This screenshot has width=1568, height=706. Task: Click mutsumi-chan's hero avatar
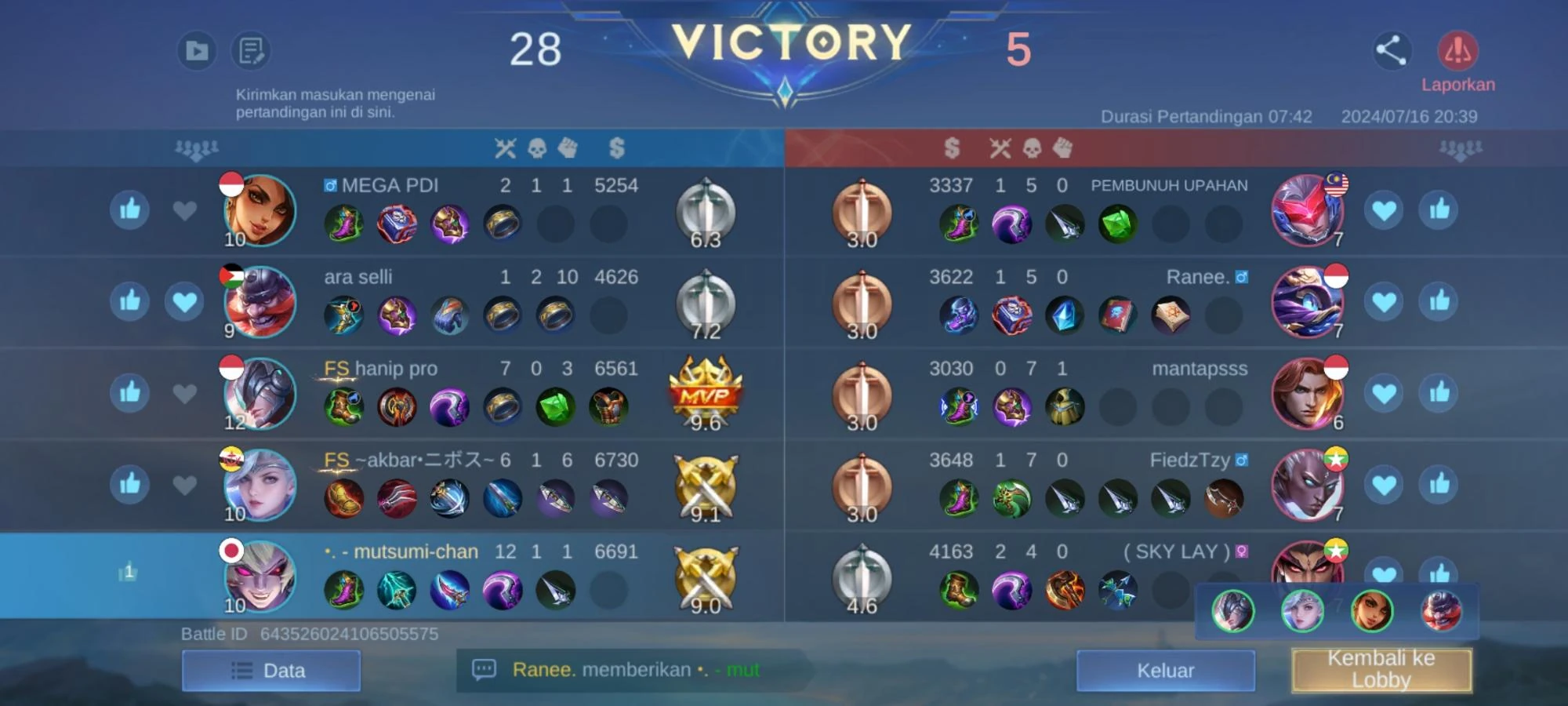click(259, 577)
